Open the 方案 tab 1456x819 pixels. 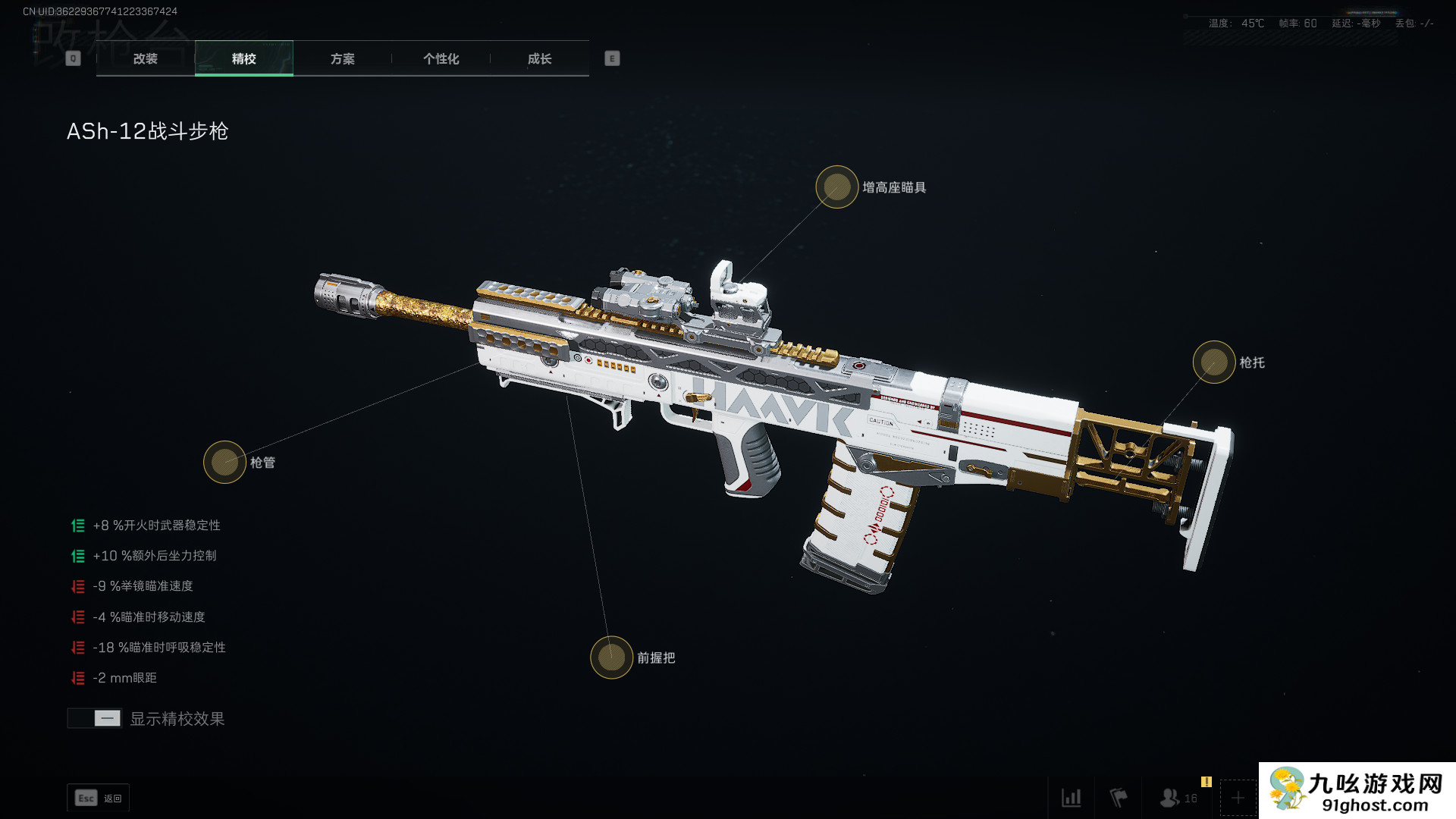click(343, 58)
